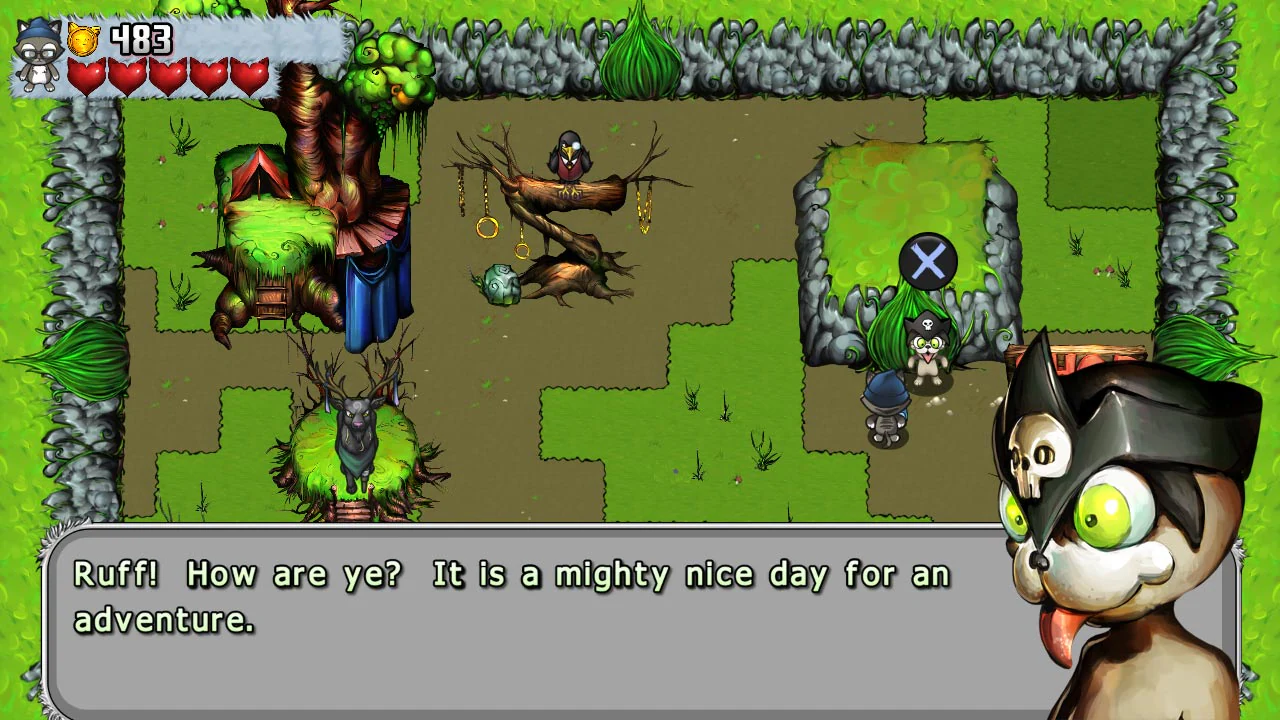Click the coin counter showing 483
Viewport: 1280px width, 720px height.
[140, 38]
